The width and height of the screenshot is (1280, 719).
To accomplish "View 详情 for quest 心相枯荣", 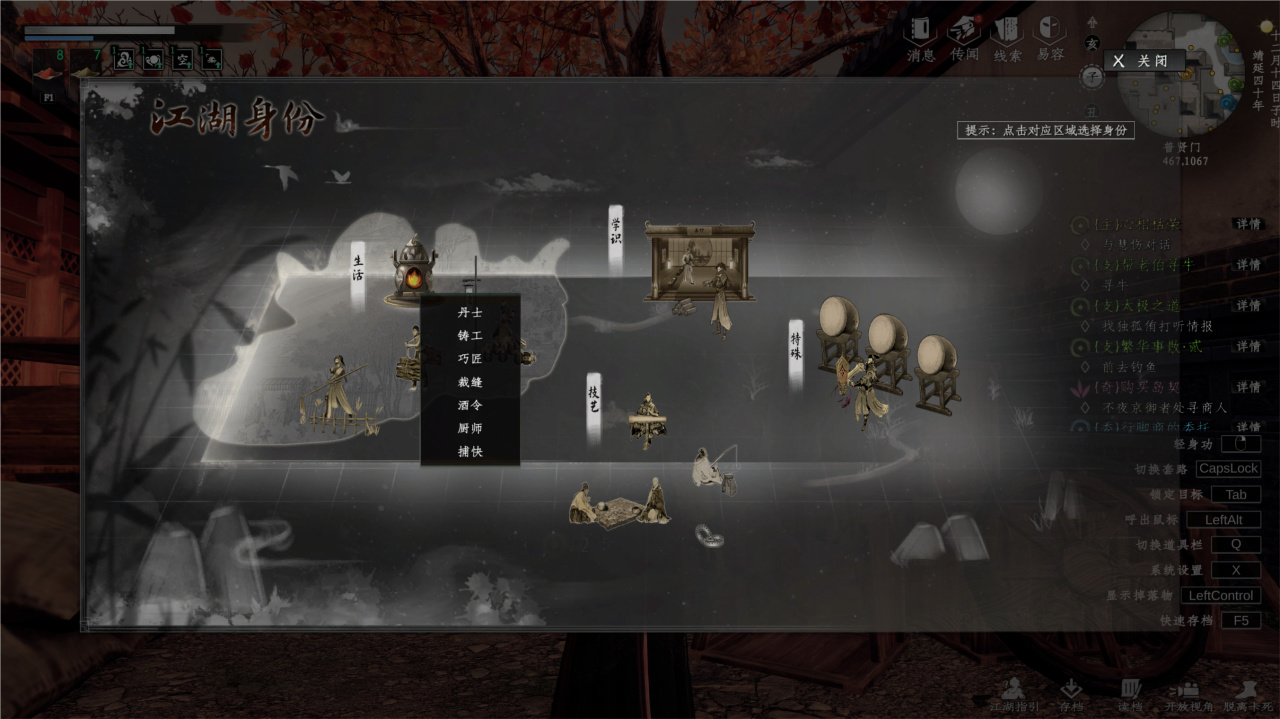I will tap(1247, 224).
